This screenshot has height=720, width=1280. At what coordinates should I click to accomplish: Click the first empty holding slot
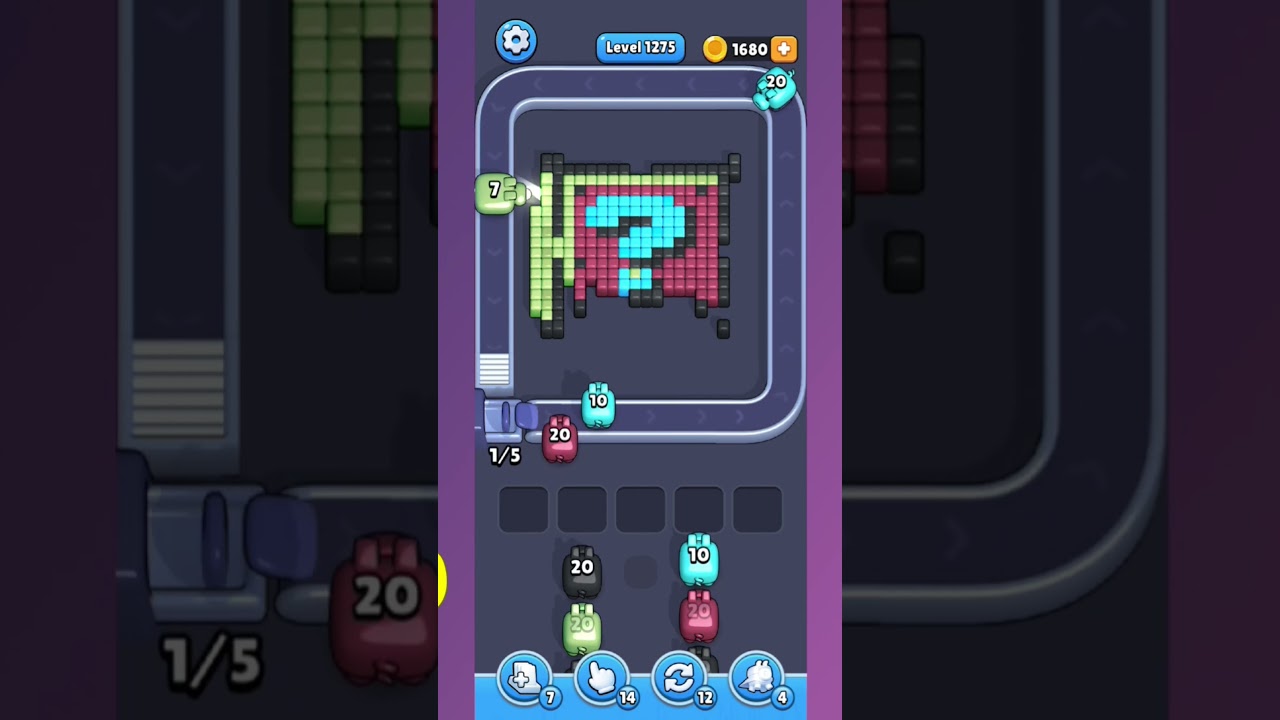tap(522, 508)
